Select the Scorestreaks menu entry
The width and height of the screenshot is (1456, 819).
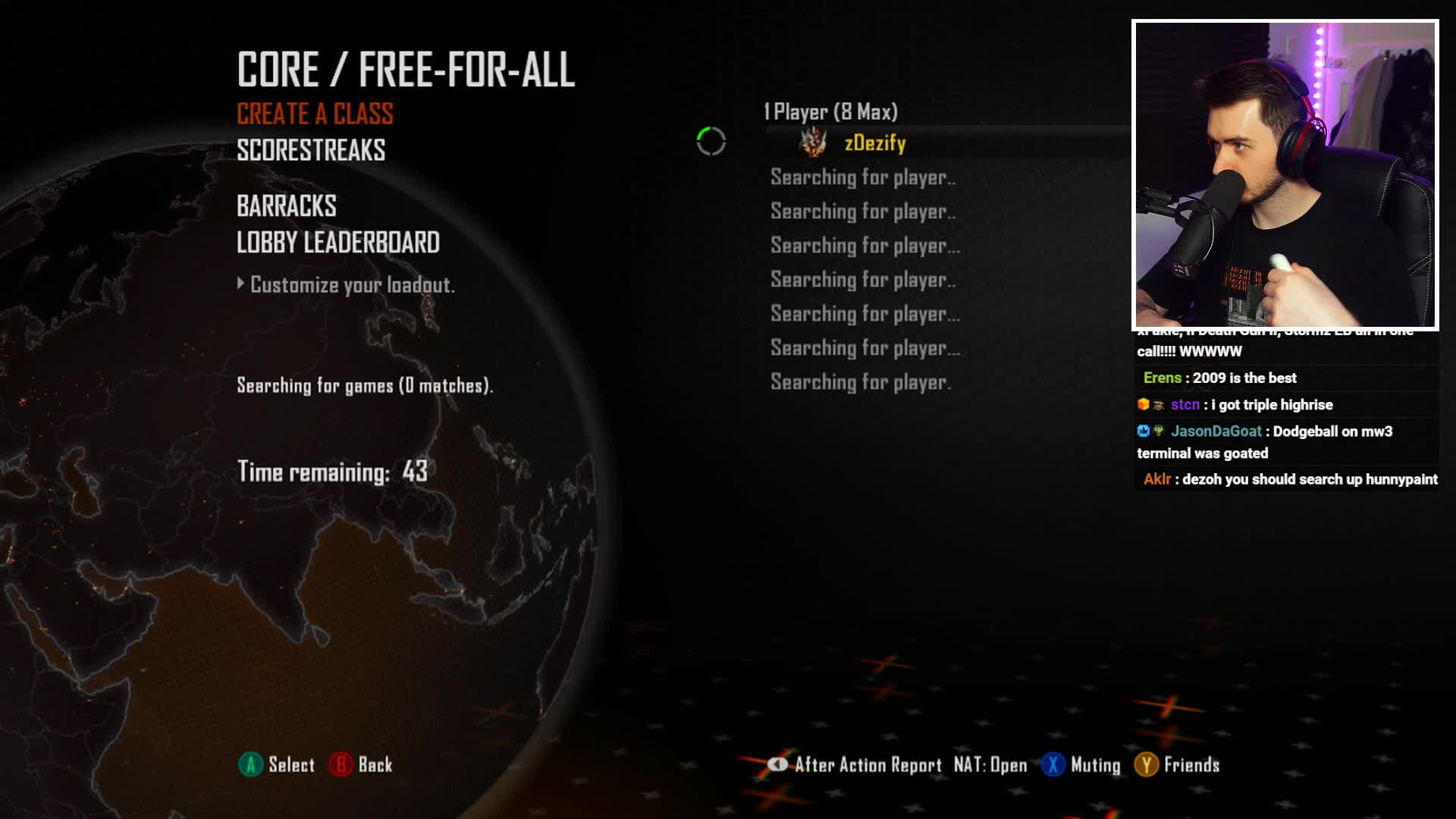311,151
